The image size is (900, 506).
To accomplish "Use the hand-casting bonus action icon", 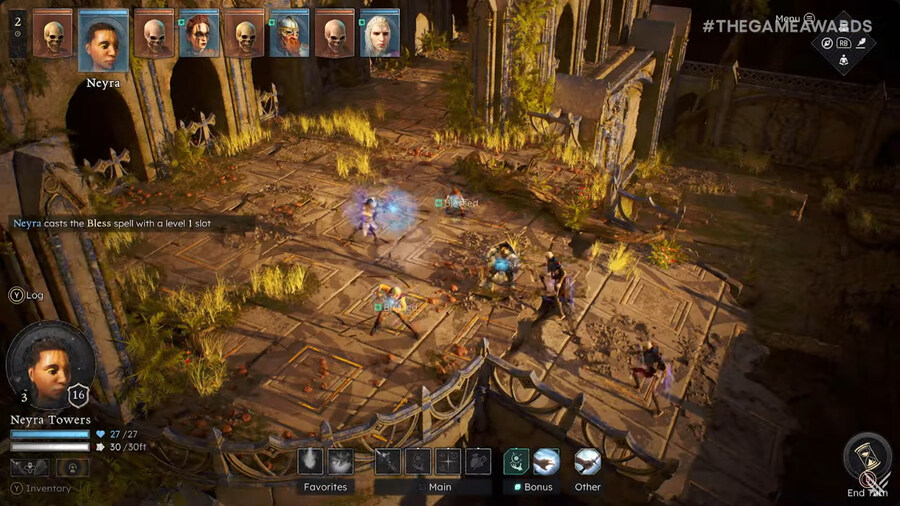I will click(546, 461).
